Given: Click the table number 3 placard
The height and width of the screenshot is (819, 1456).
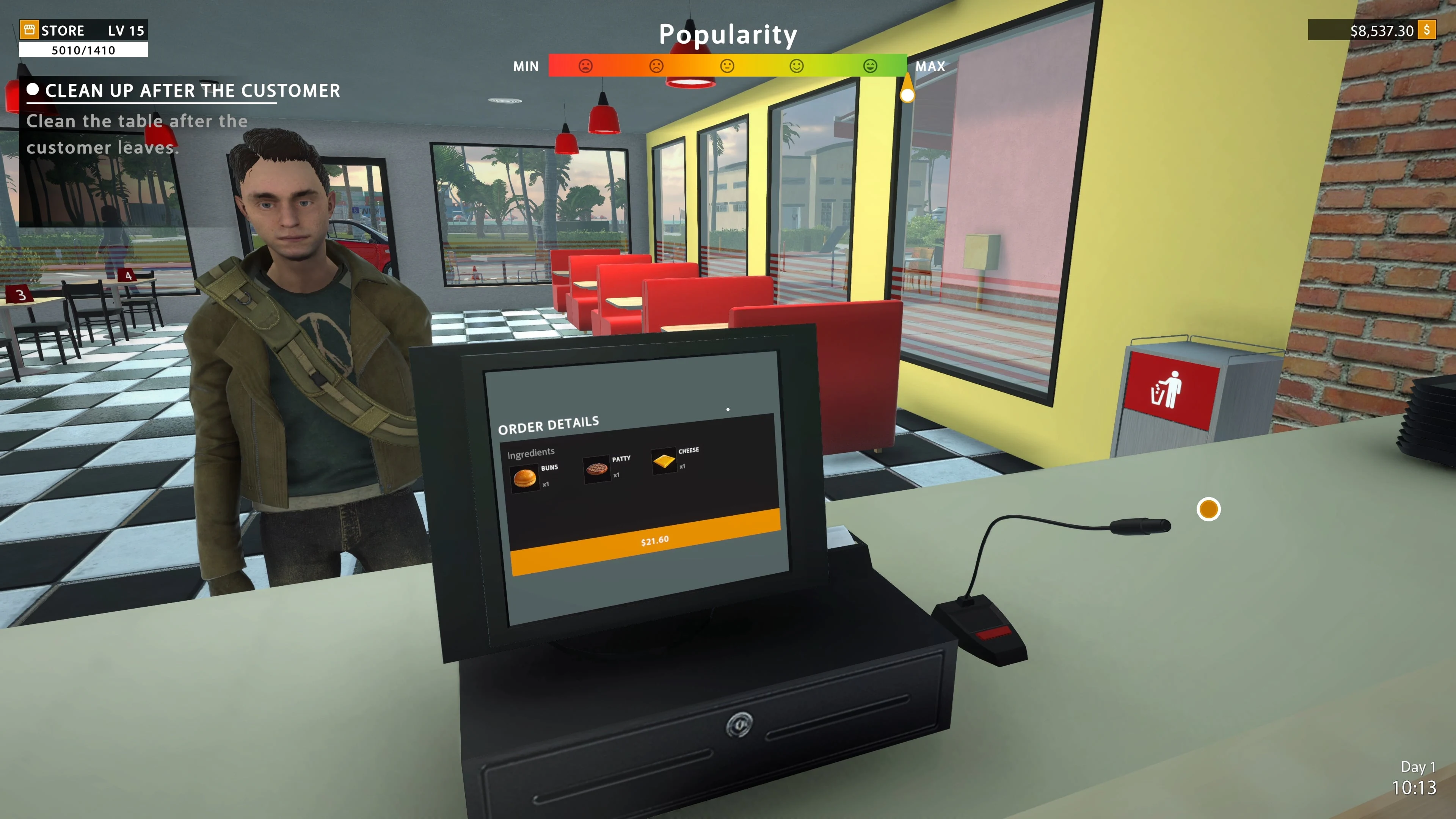Looking at the screenshot, I should [x=20, y=294].
